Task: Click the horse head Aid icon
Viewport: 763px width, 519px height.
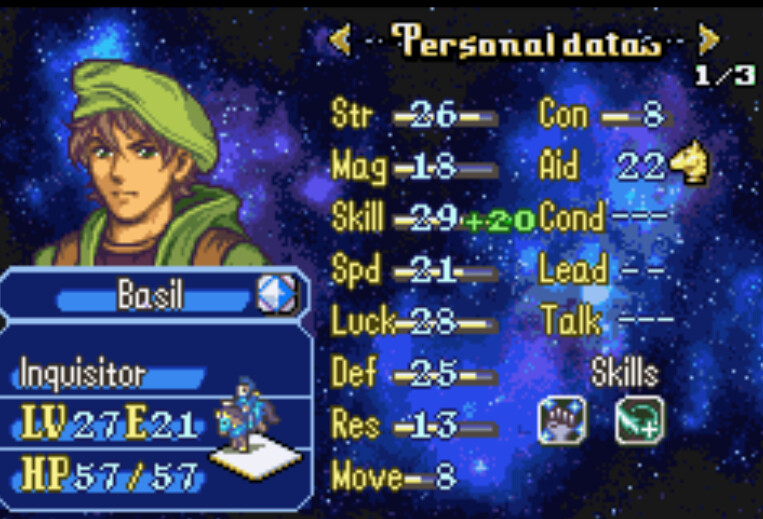Action: pyautogui.click(x=688, y=166)
